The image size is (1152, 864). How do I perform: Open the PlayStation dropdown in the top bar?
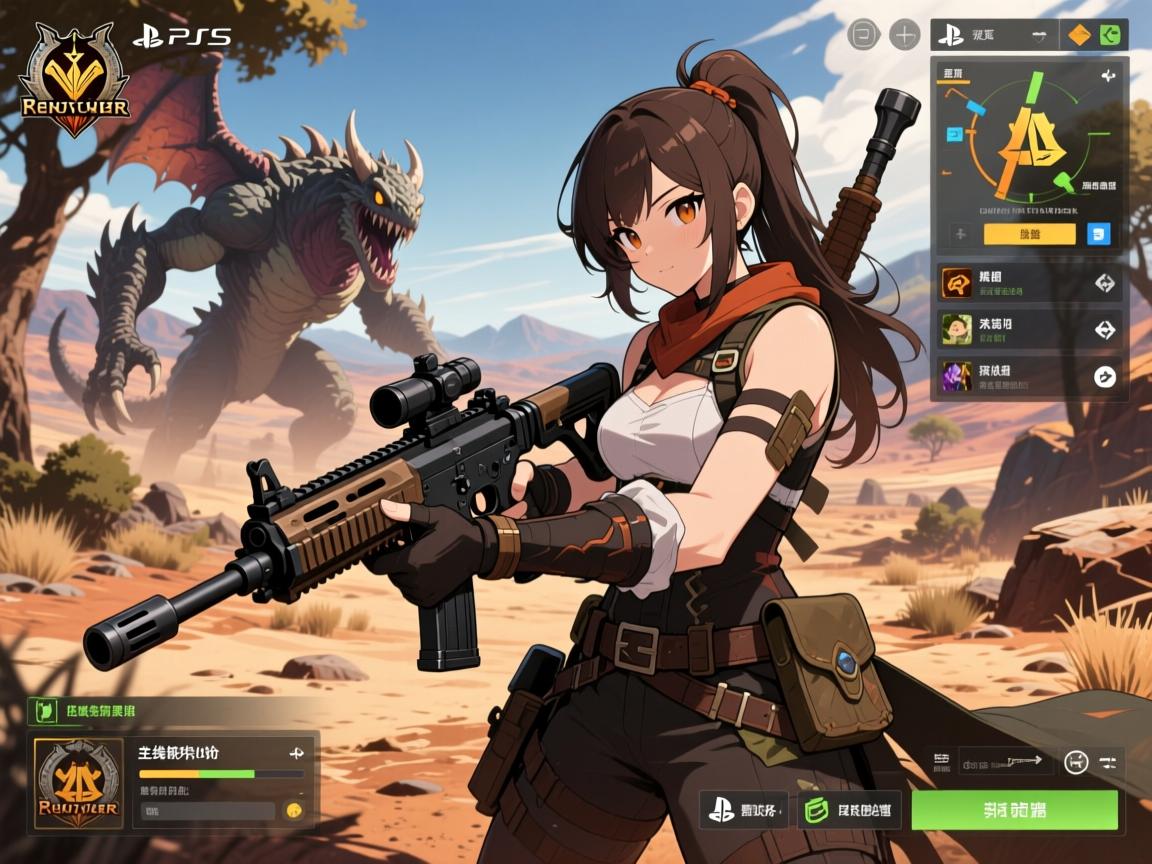pos(993,35)
